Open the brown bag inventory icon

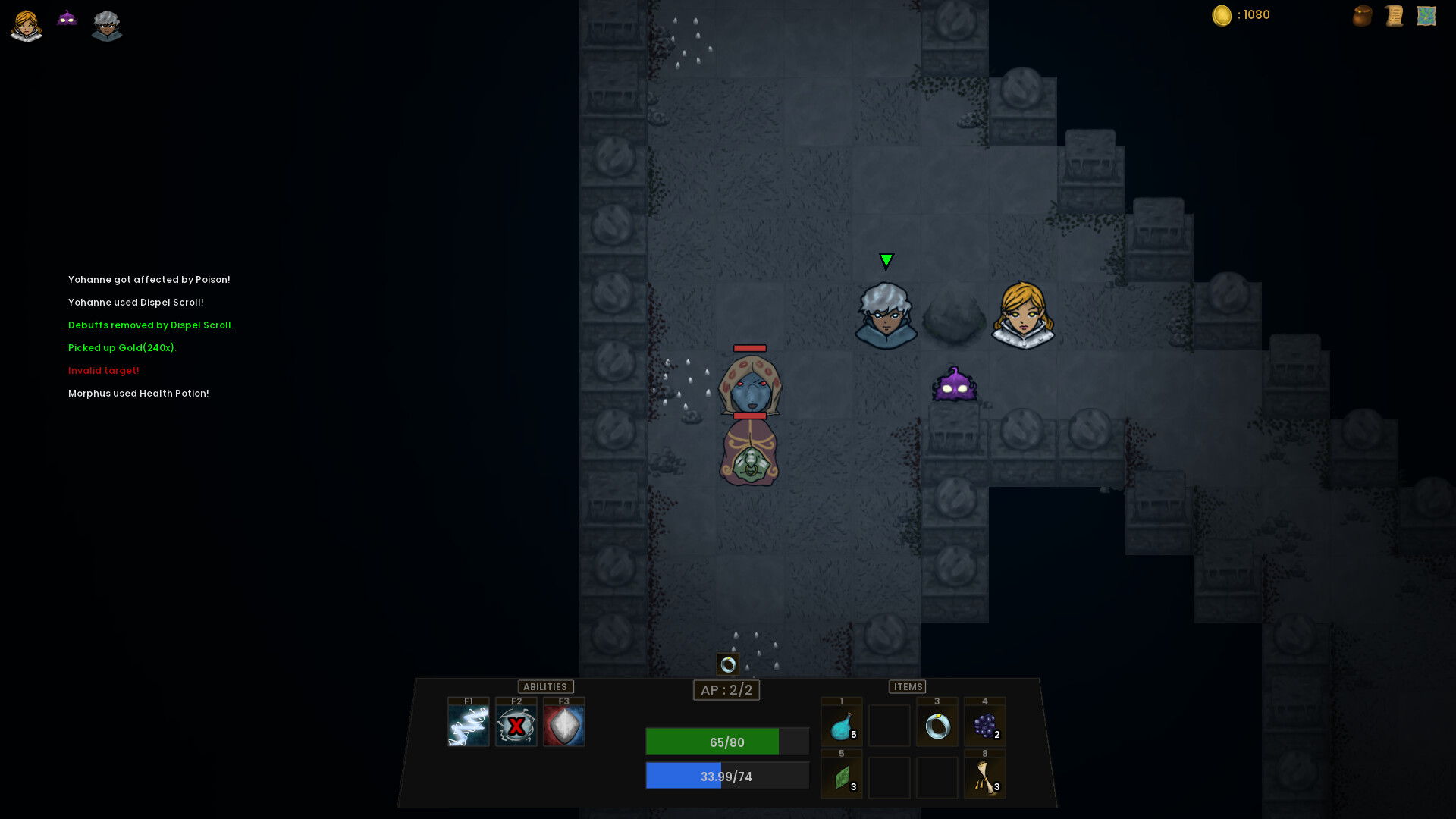coord(1362,16)
